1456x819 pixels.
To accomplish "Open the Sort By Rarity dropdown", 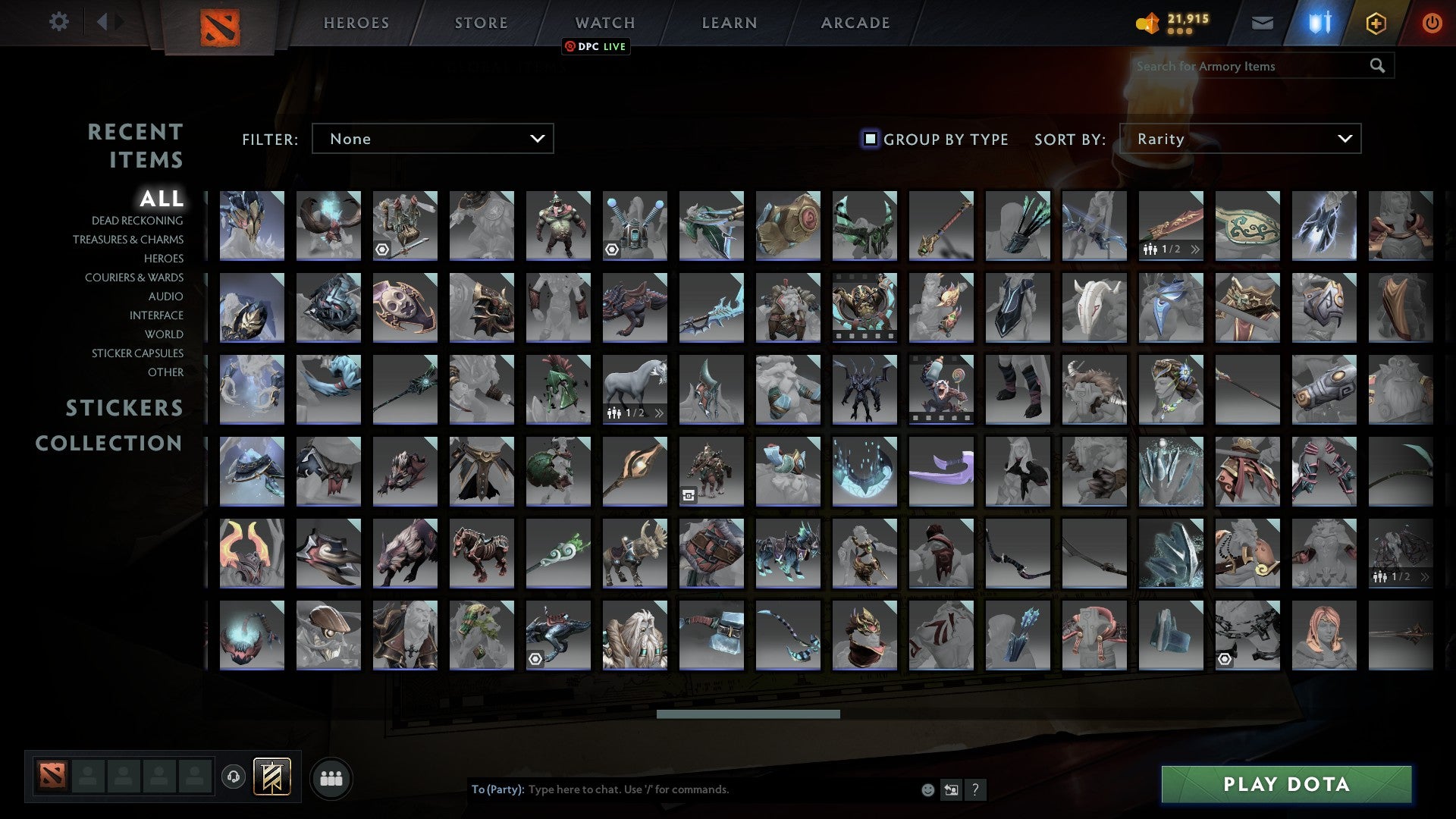I will point(1242,139).
